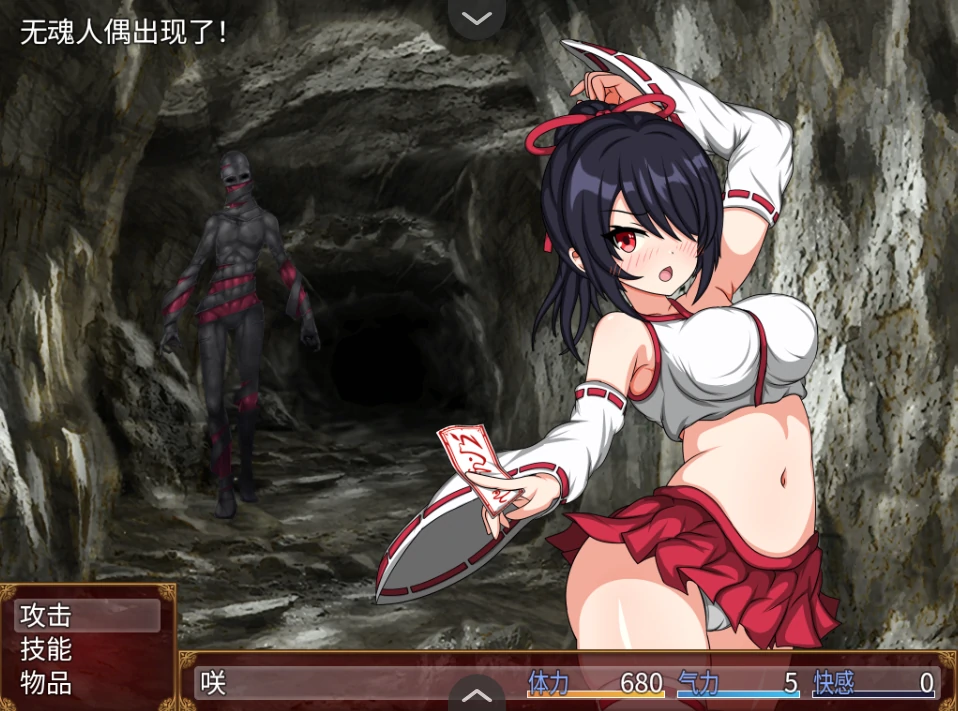
Task: Click the bottom up-arrow expander
Action: point(478,695)
